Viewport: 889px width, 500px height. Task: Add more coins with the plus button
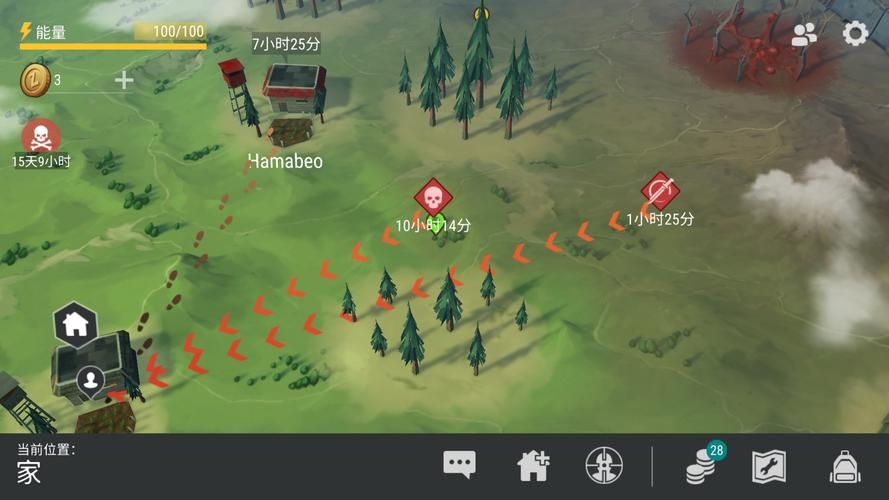[124, 80]
